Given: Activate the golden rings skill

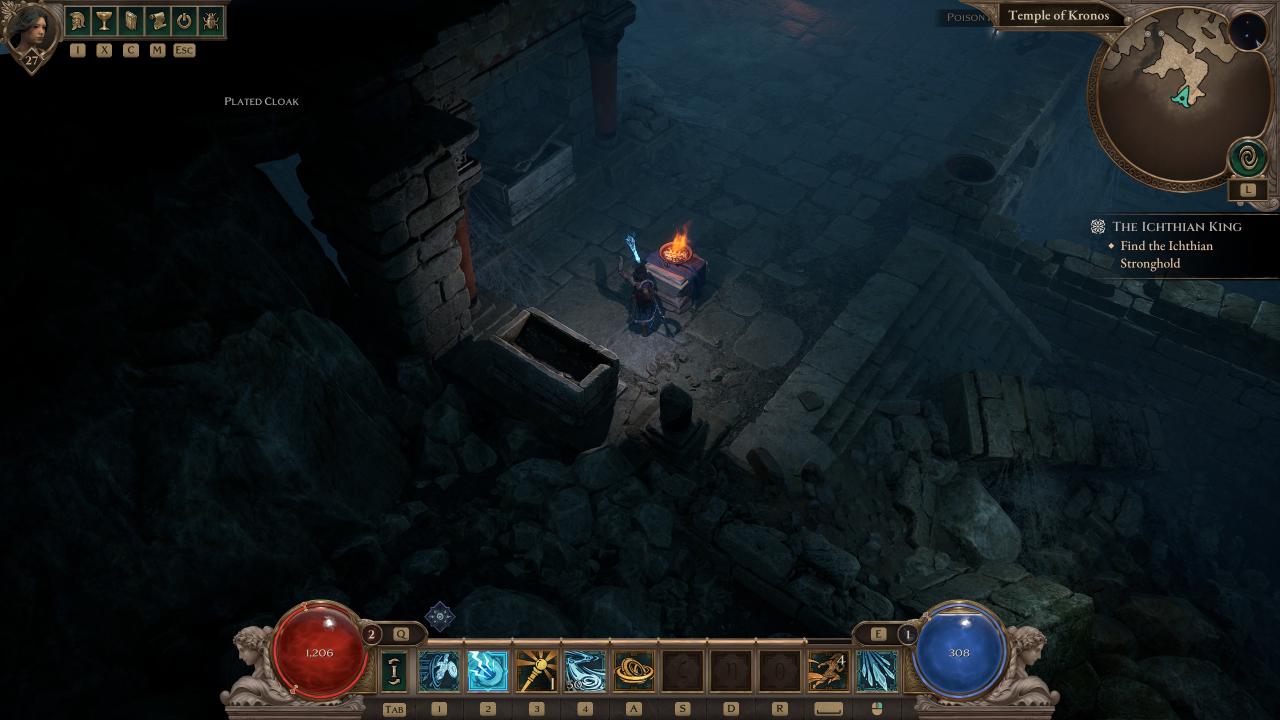Looking at the screenshot, I should pos(634,671).
